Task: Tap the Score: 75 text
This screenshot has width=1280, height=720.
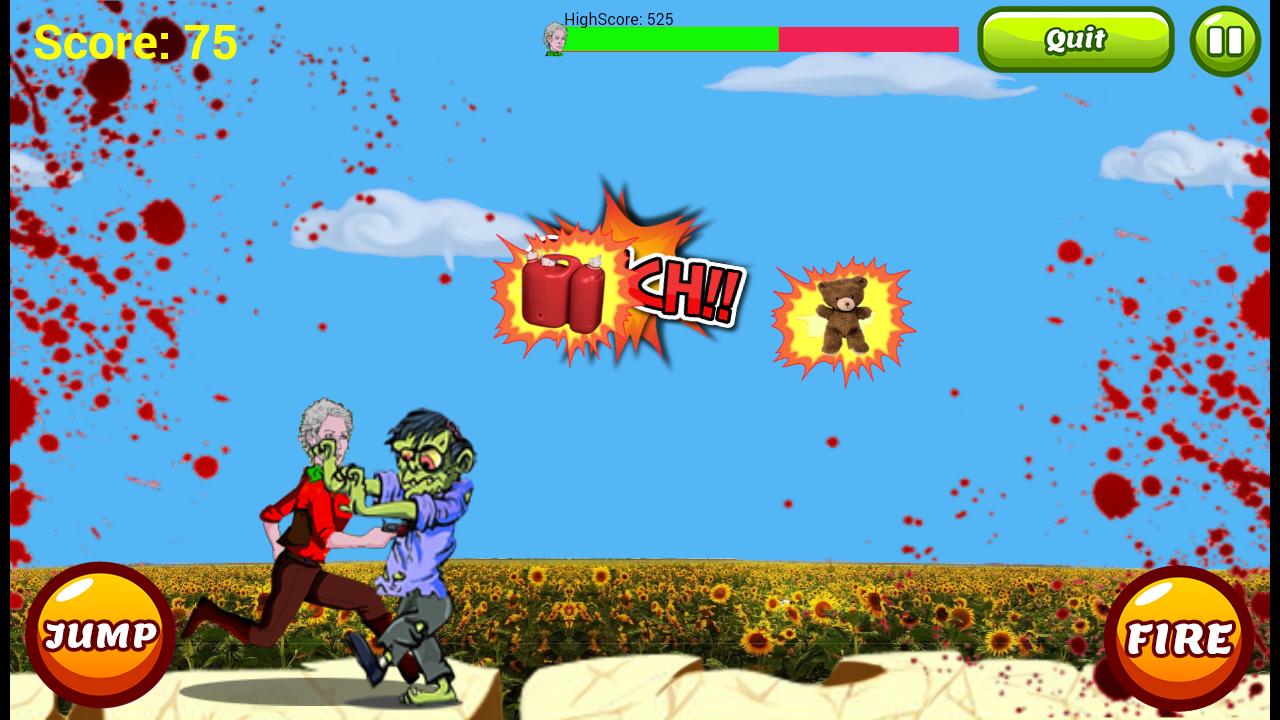Action: click(135, 42)
